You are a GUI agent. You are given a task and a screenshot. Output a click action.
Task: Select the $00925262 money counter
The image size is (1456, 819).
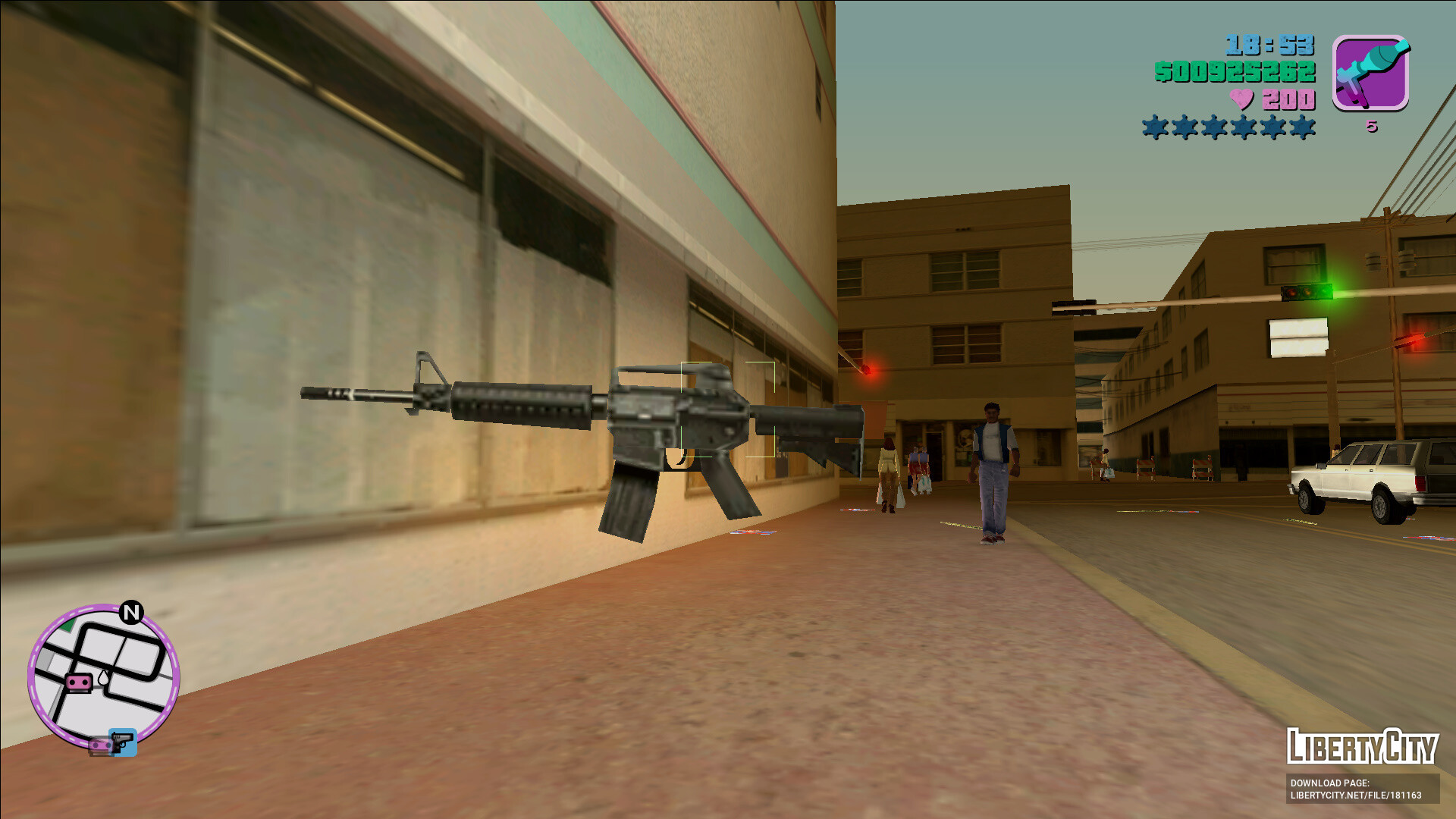tap(1235, 72)
